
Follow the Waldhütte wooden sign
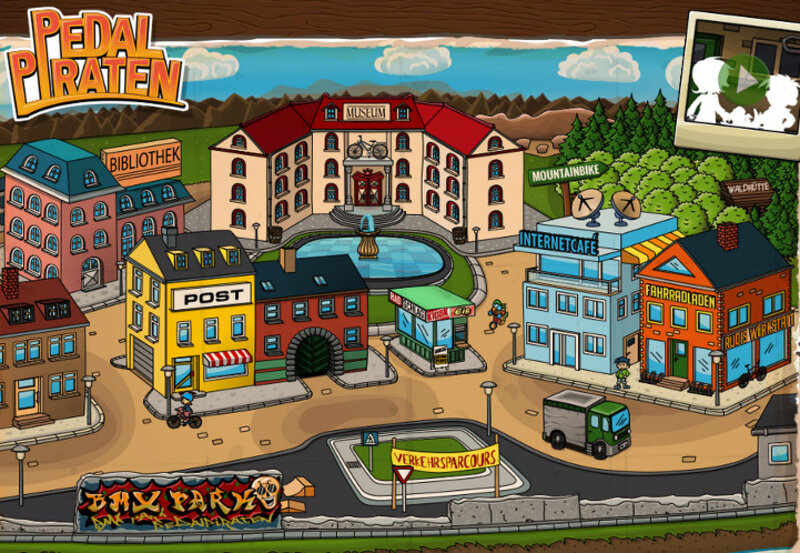[x=747, y=188]
